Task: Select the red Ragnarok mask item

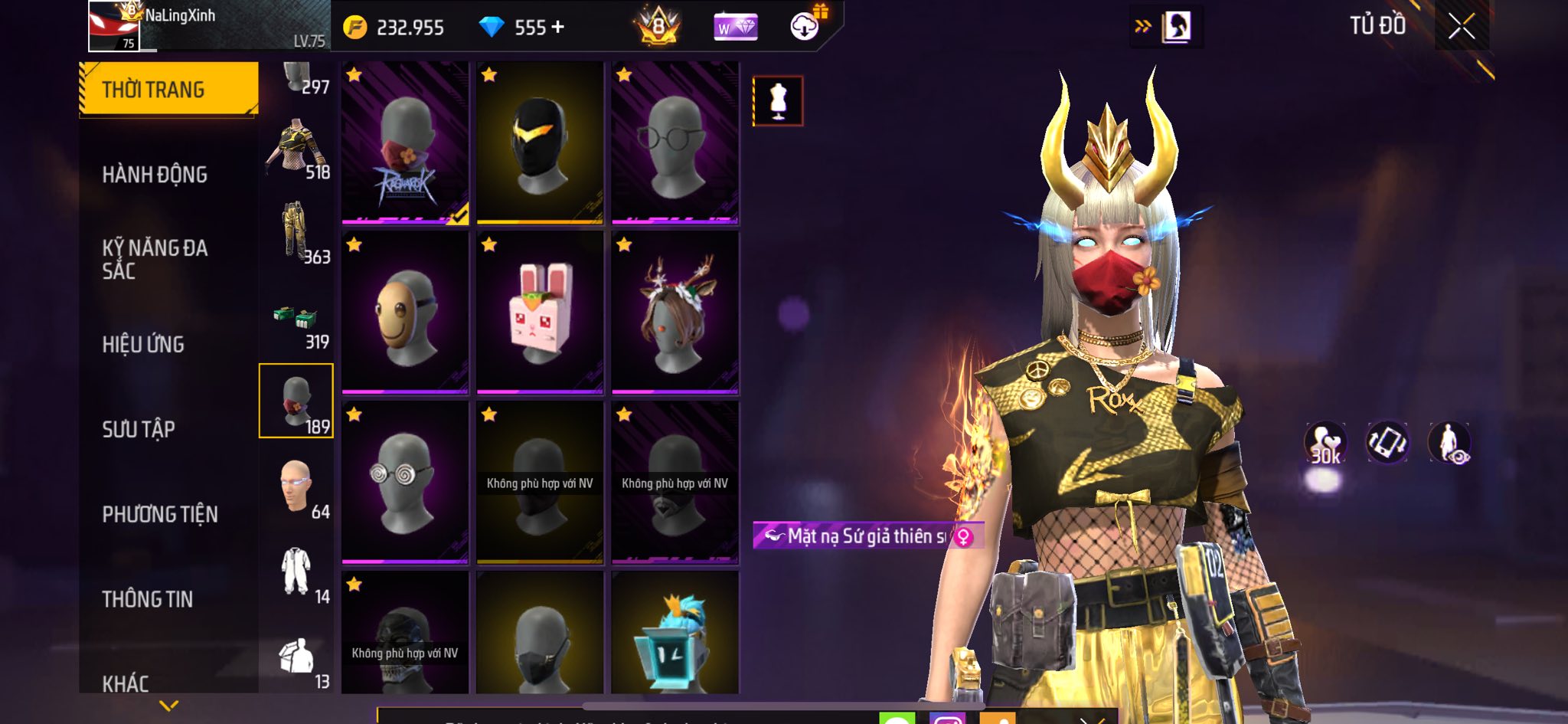Action: click(405, 143)
